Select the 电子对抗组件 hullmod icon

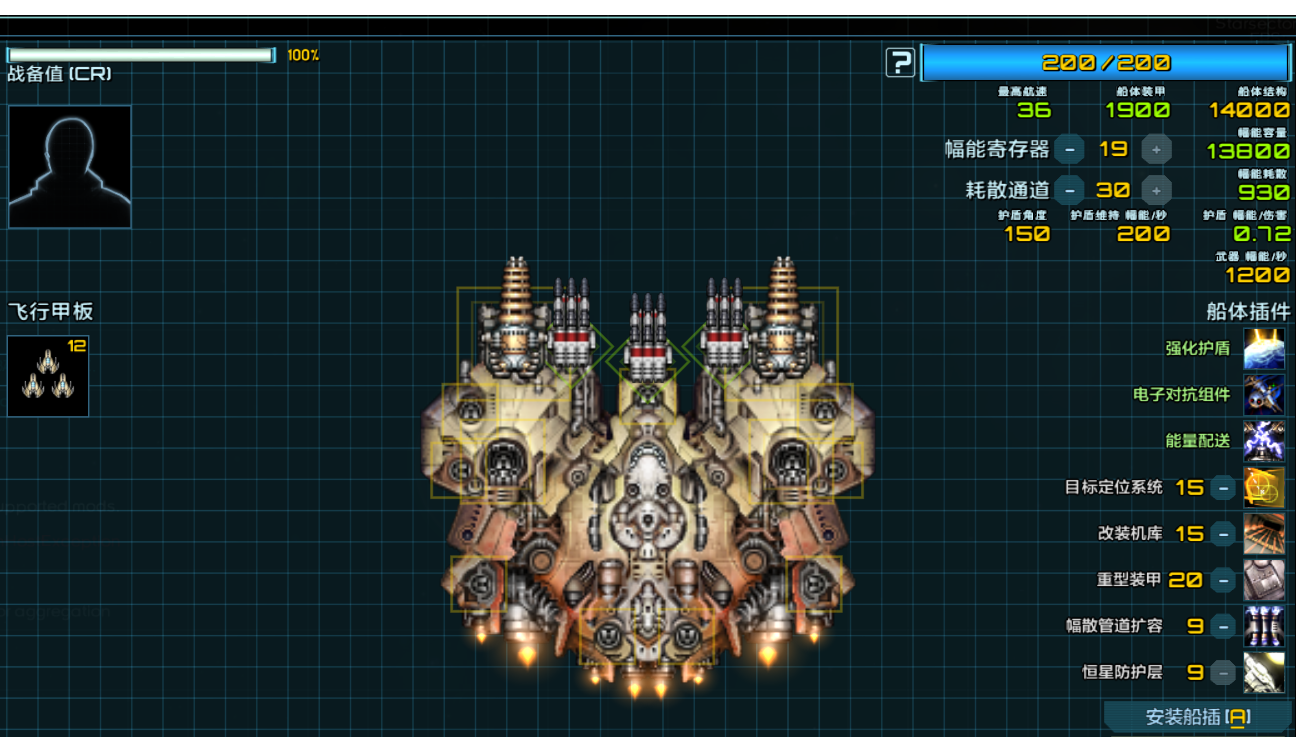[x=1264, y=395]
